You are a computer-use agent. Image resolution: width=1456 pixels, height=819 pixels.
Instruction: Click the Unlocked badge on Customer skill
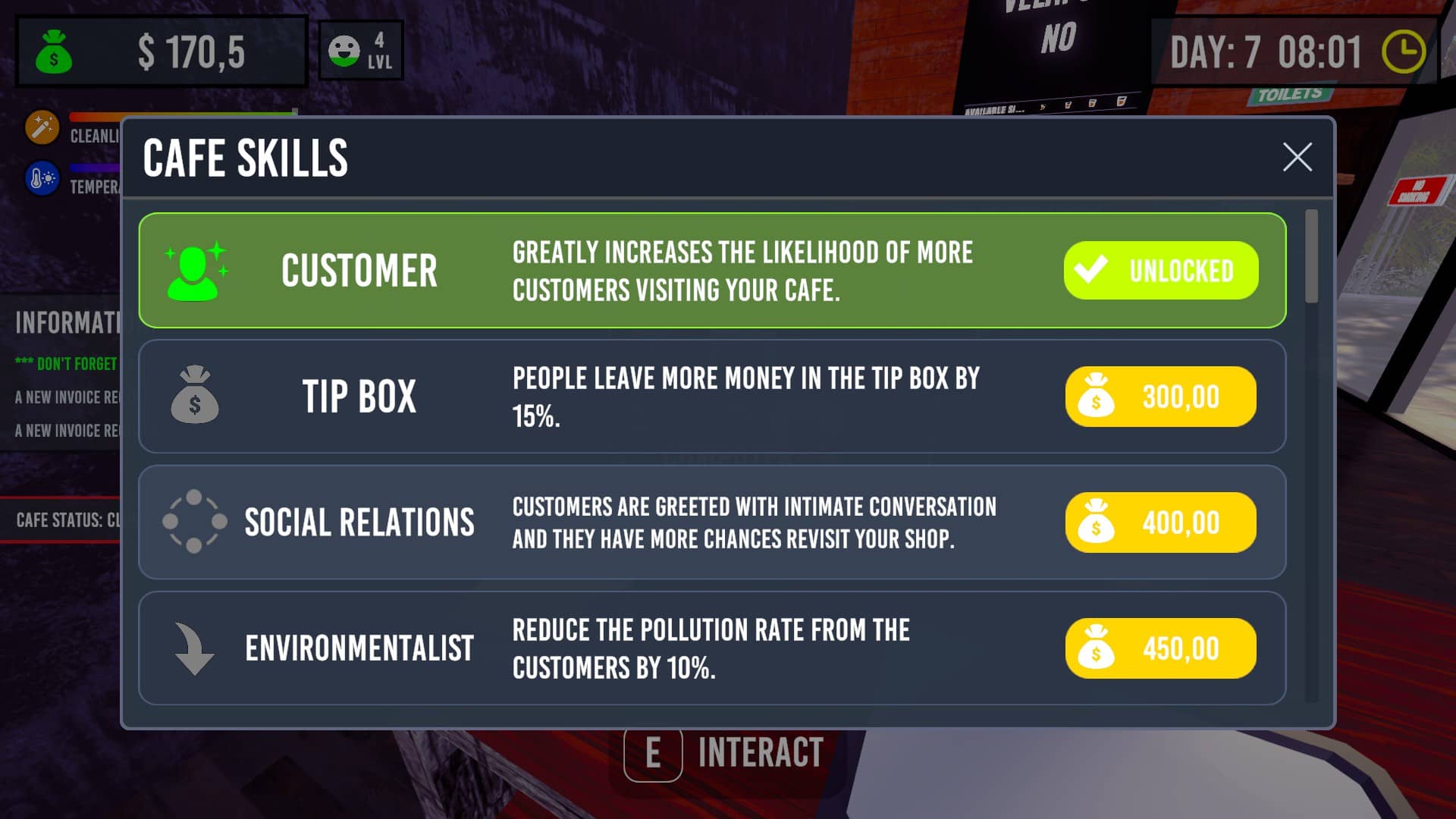click(x=1160, y=271)
